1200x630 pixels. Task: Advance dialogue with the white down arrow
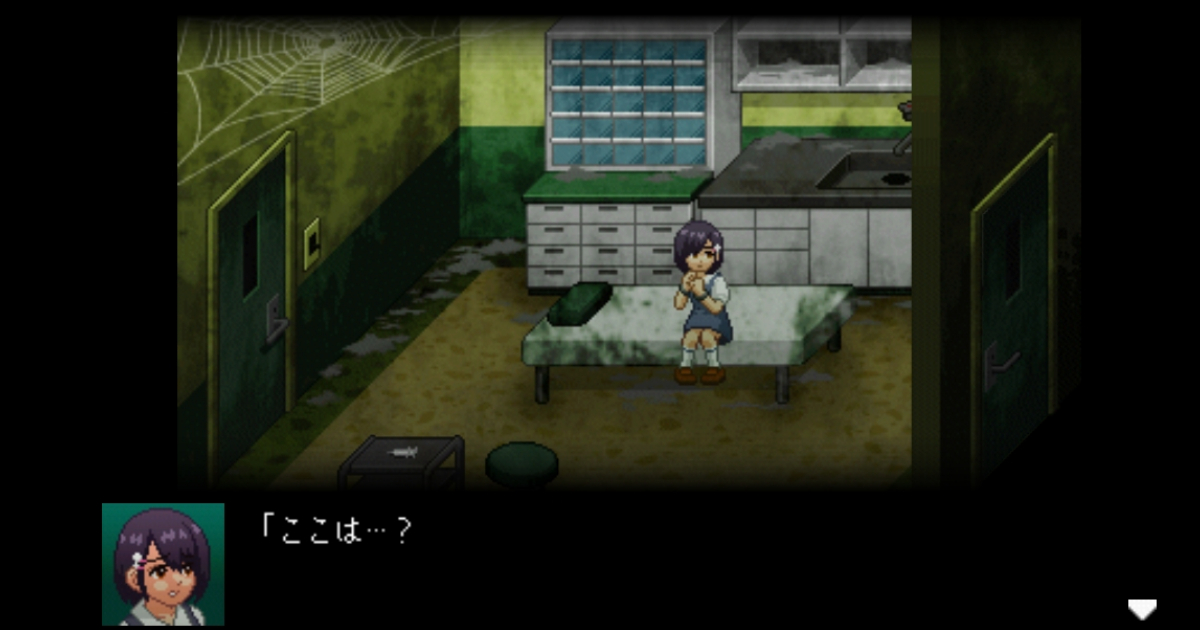click(1141, 609)
